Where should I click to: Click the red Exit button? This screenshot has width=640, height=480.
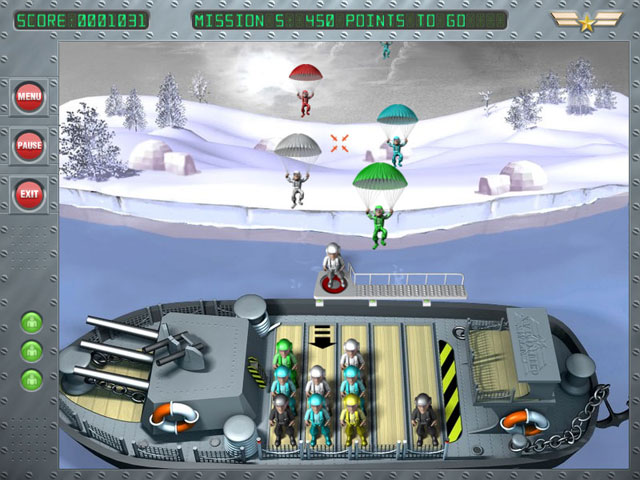pyautogui.click(x=29, y=193)
